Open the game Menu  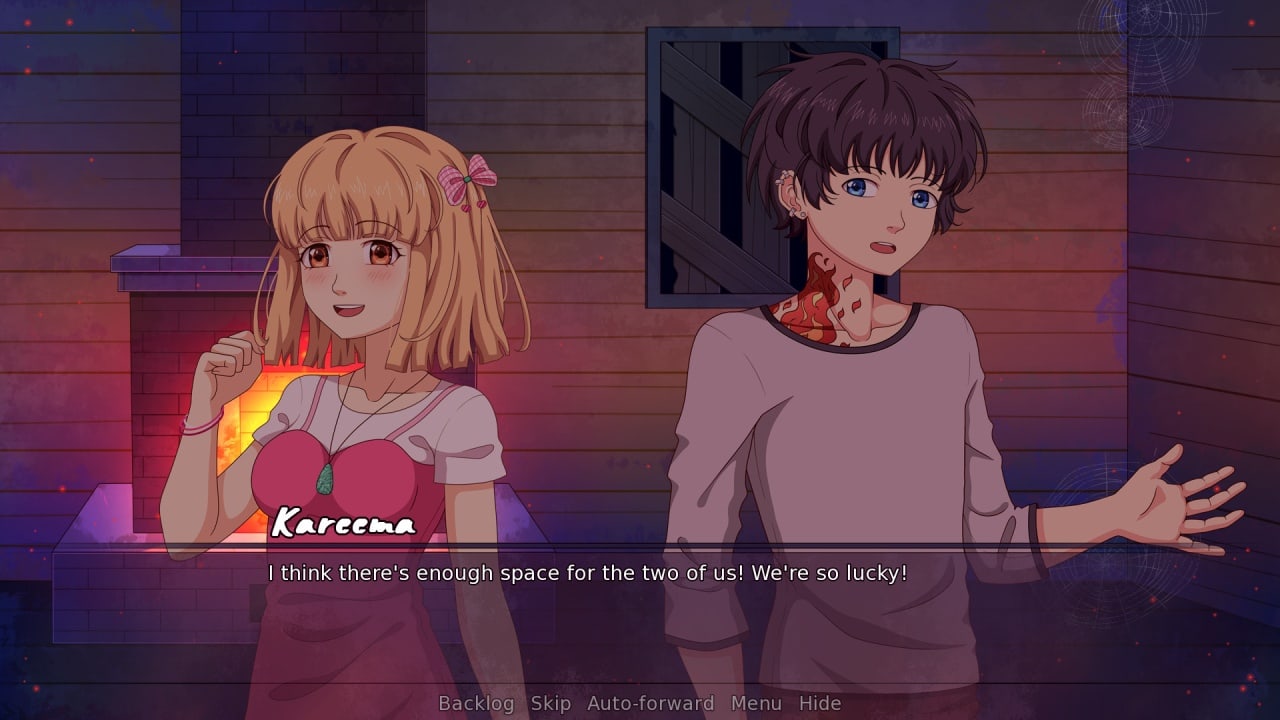click(756, 703)
